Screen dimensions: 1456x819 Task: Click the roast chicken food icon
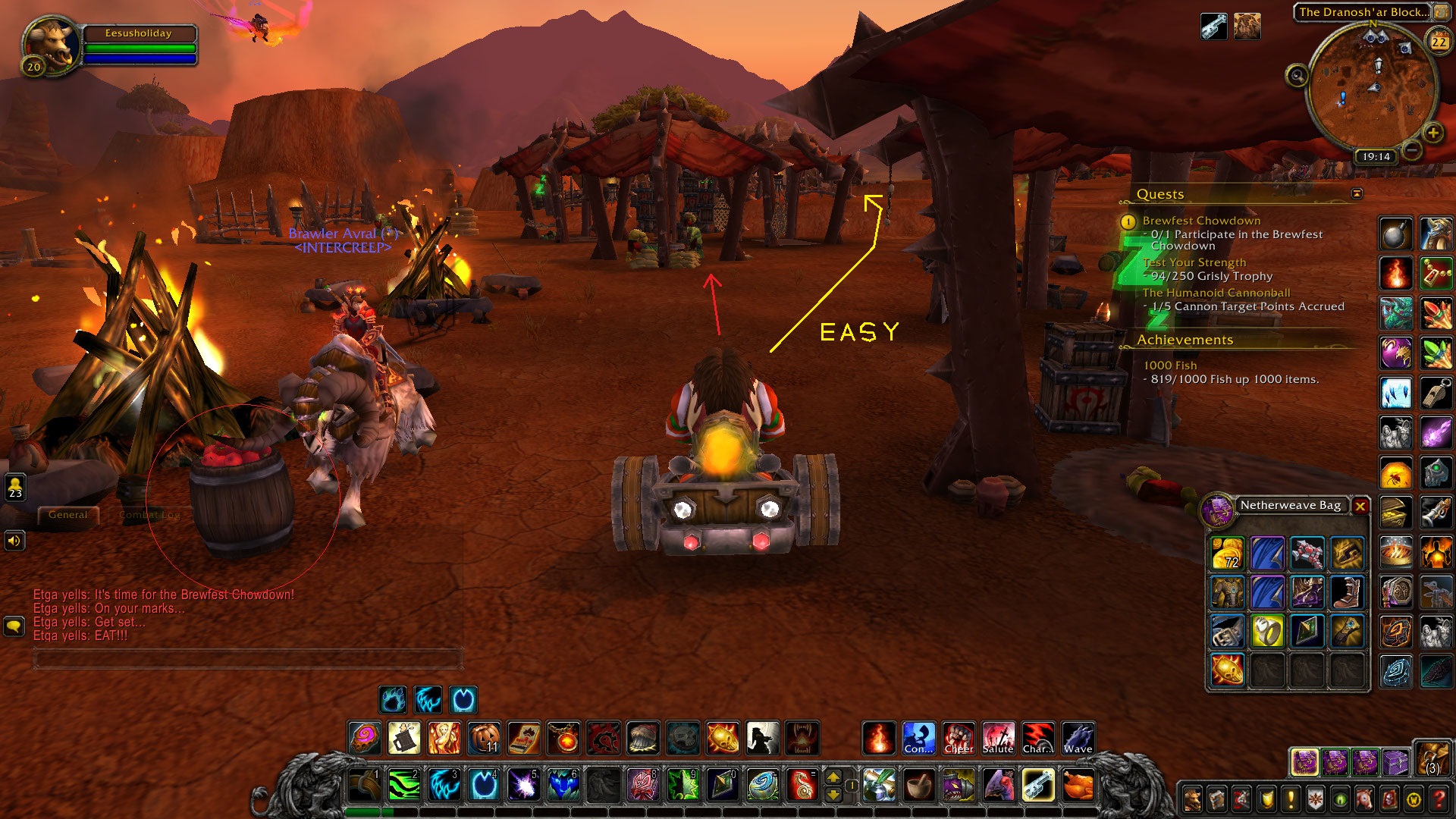pos(1078,785)
